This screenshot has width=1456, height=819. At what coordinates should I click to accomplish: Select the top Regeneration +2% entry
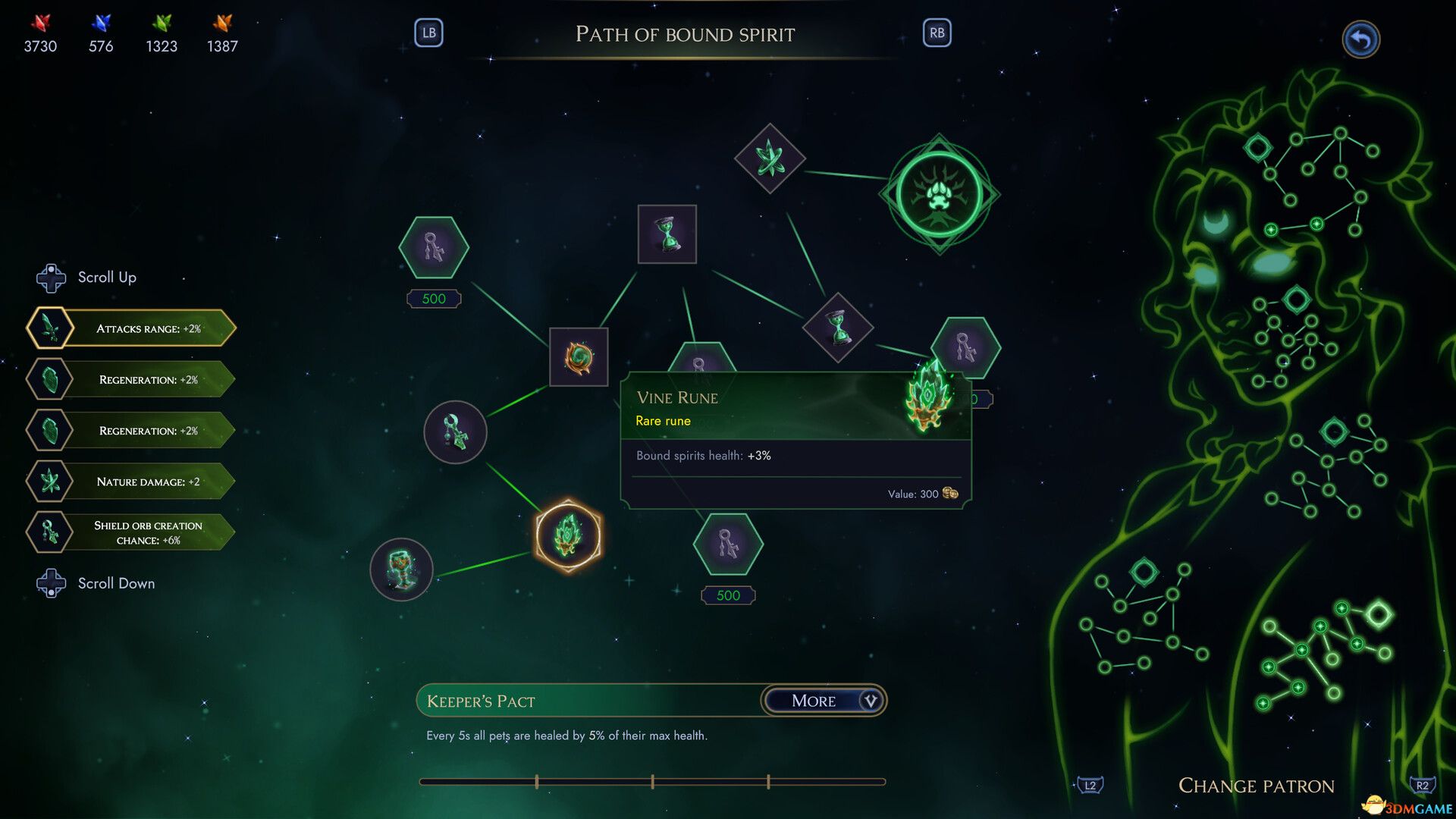pyautogui.click(x=131, y=379)
